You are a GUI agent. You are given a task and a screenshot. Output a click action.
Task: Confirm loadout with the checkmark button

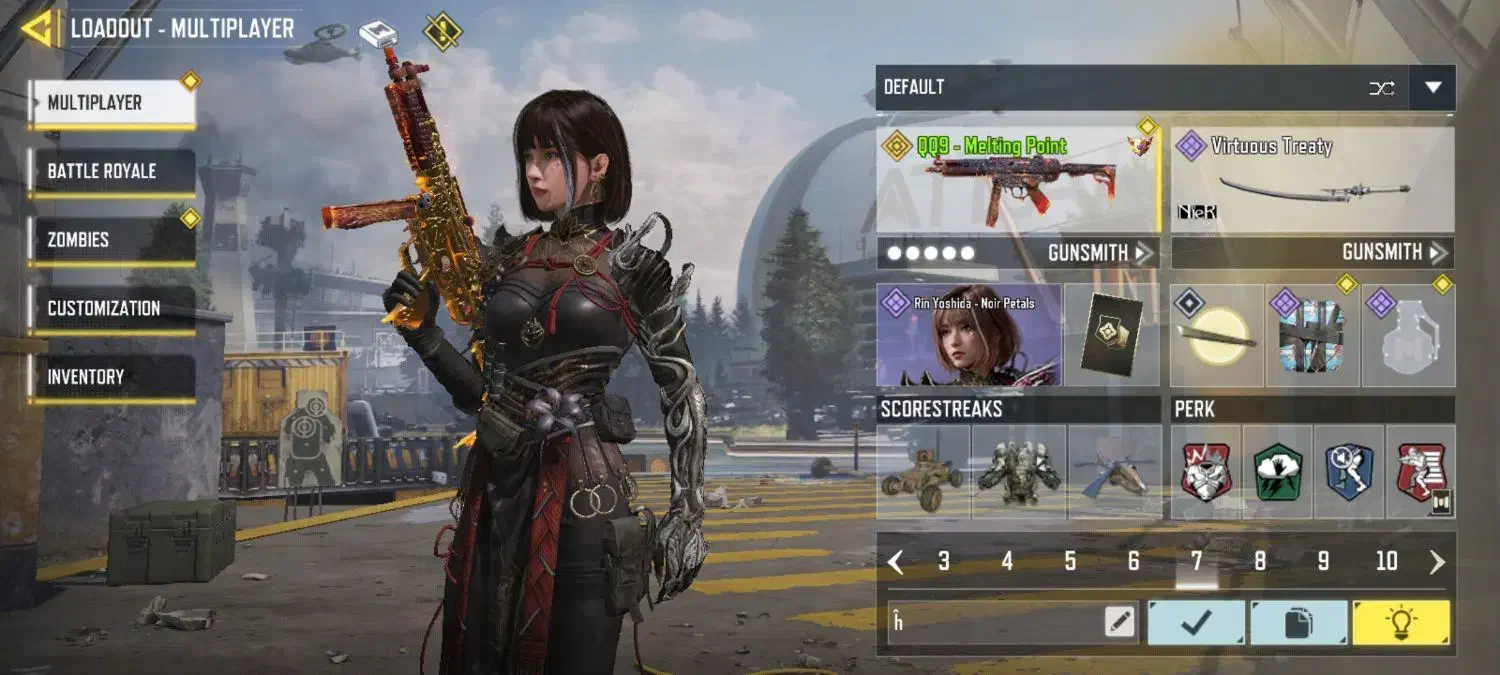click(1196, 623)
